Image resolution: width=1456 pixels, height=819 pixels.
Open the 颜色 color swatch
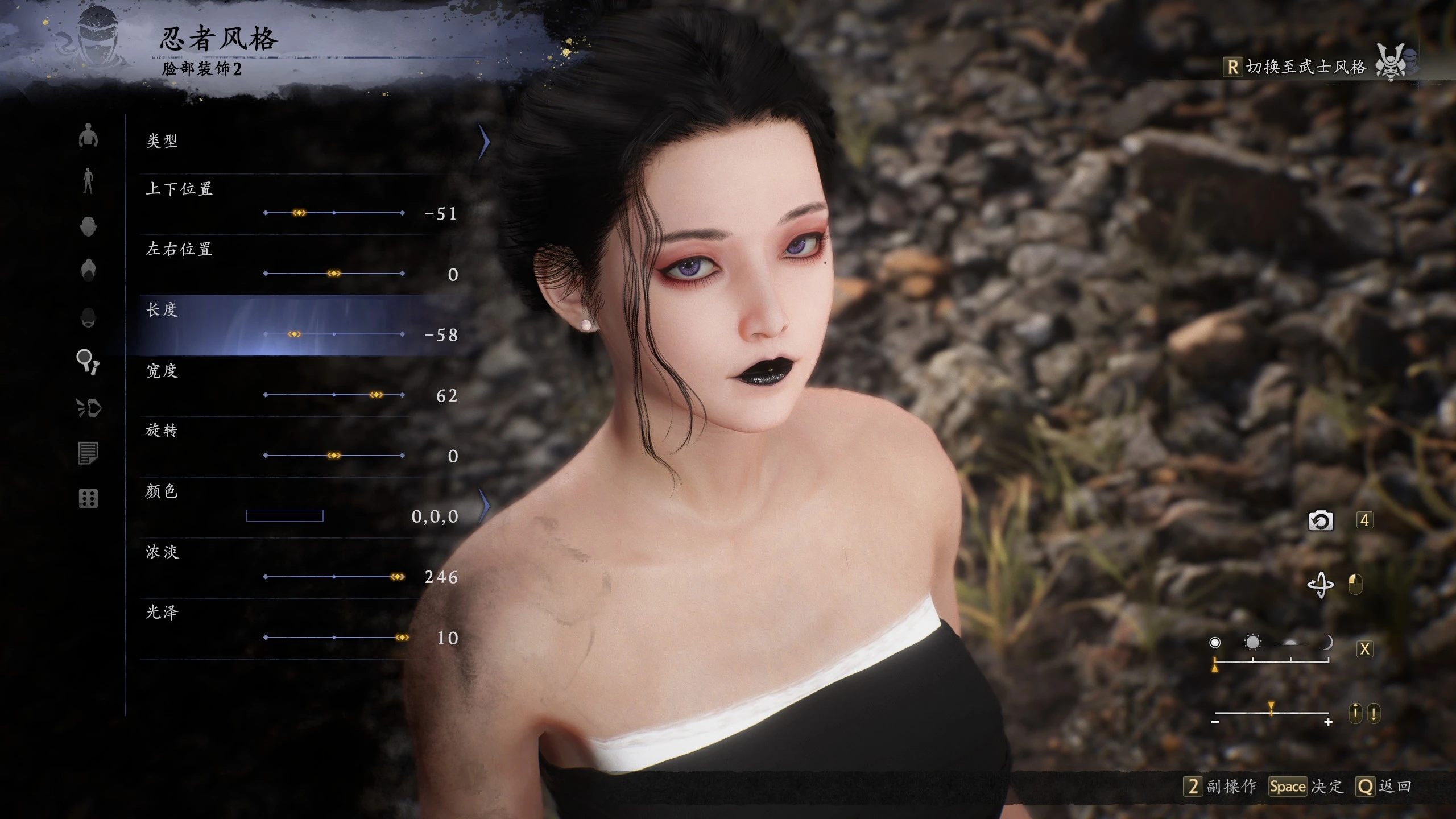tap(284, 516)
